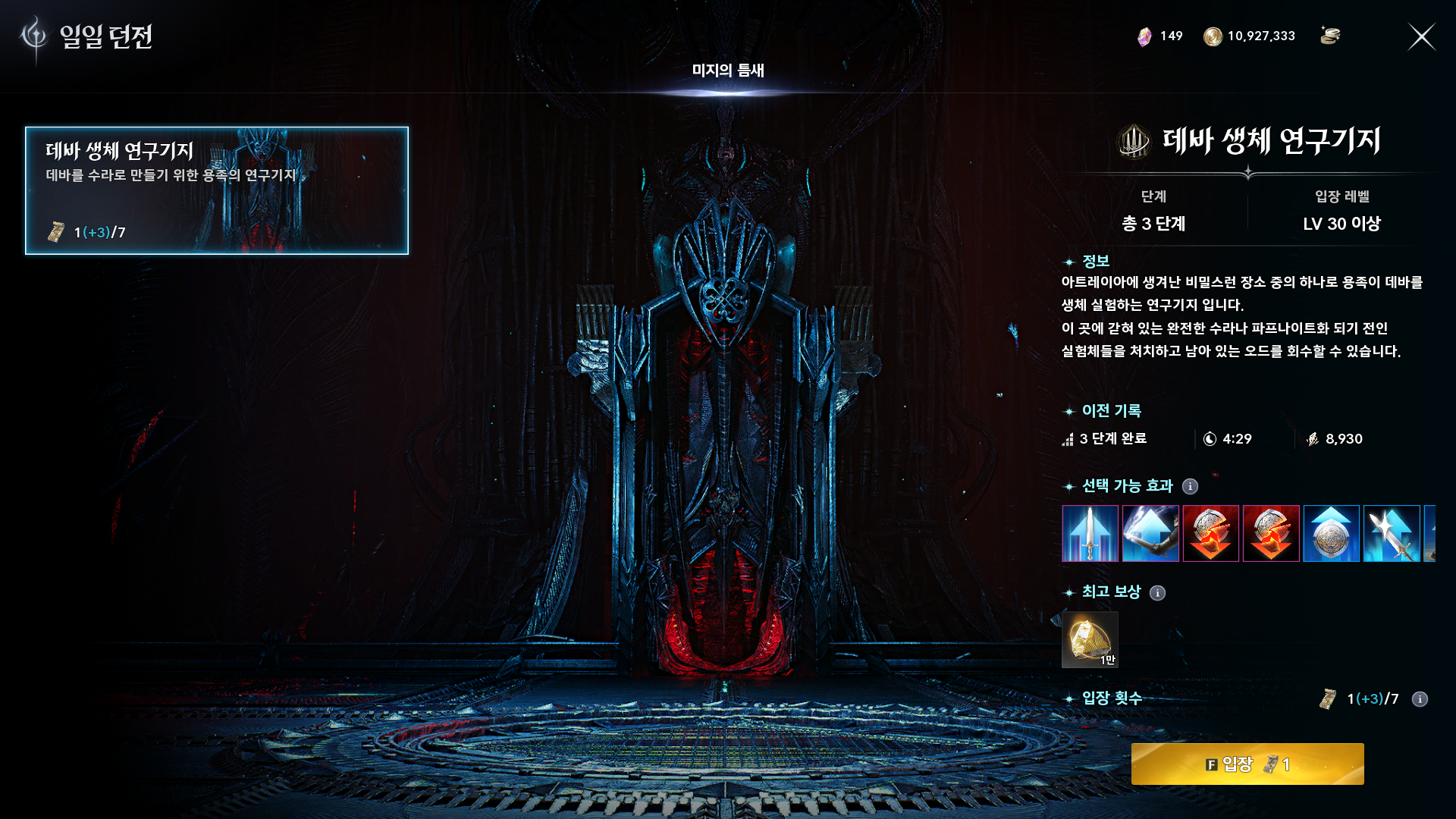The width and height of the screenshot is (1456, 819).
Task: Open the coin stack currency icon
Action: (1330, 36)
